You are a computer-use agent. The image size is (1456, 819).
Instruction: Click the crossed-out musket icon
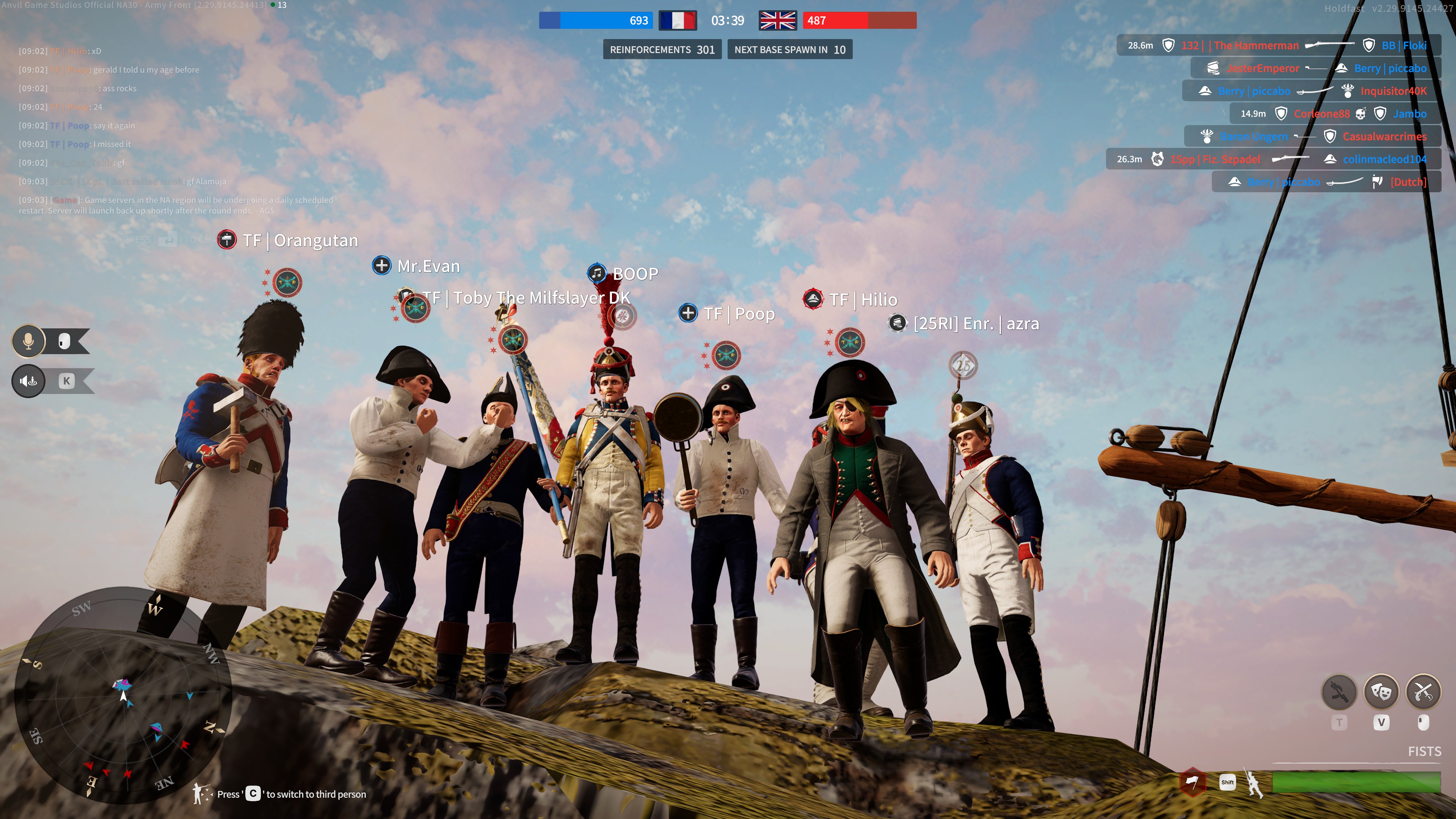point(1339,691)
